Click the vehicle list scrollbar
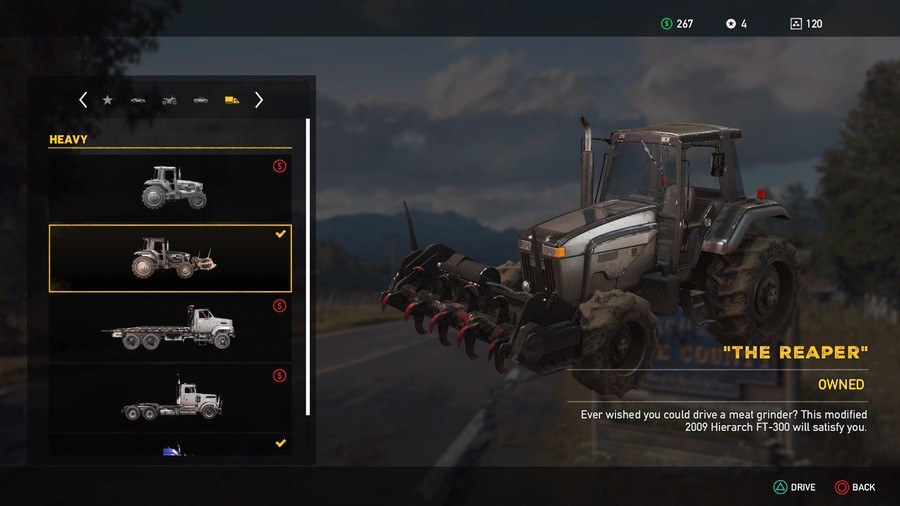The width and height of the screenshot is (900, 506). (308, 267)
